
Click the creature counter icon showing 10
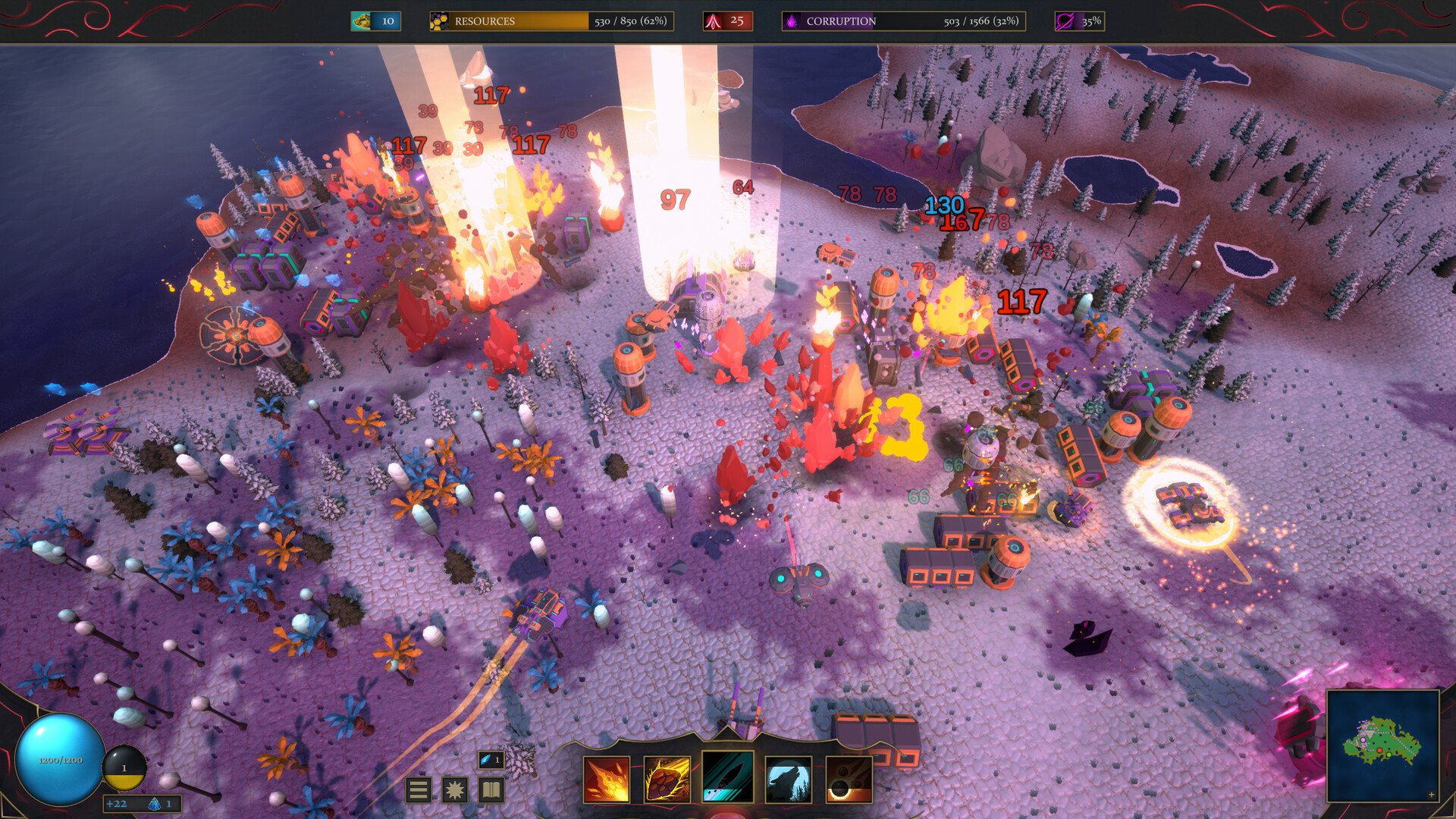pos(376,20)
